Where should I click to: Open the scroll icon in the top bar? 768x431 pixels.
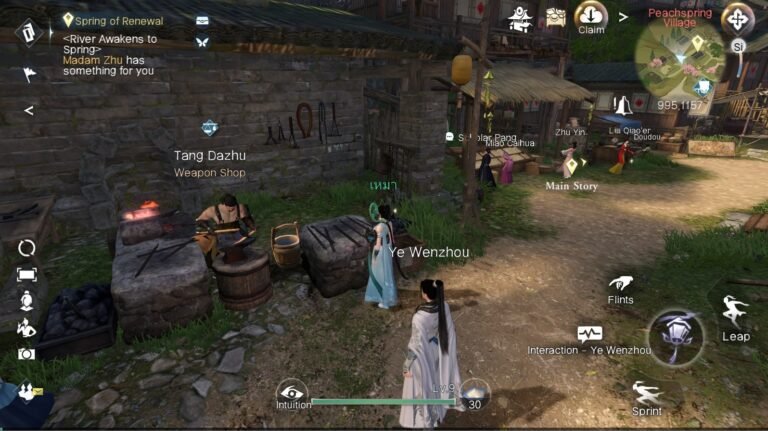coord(555,18)
